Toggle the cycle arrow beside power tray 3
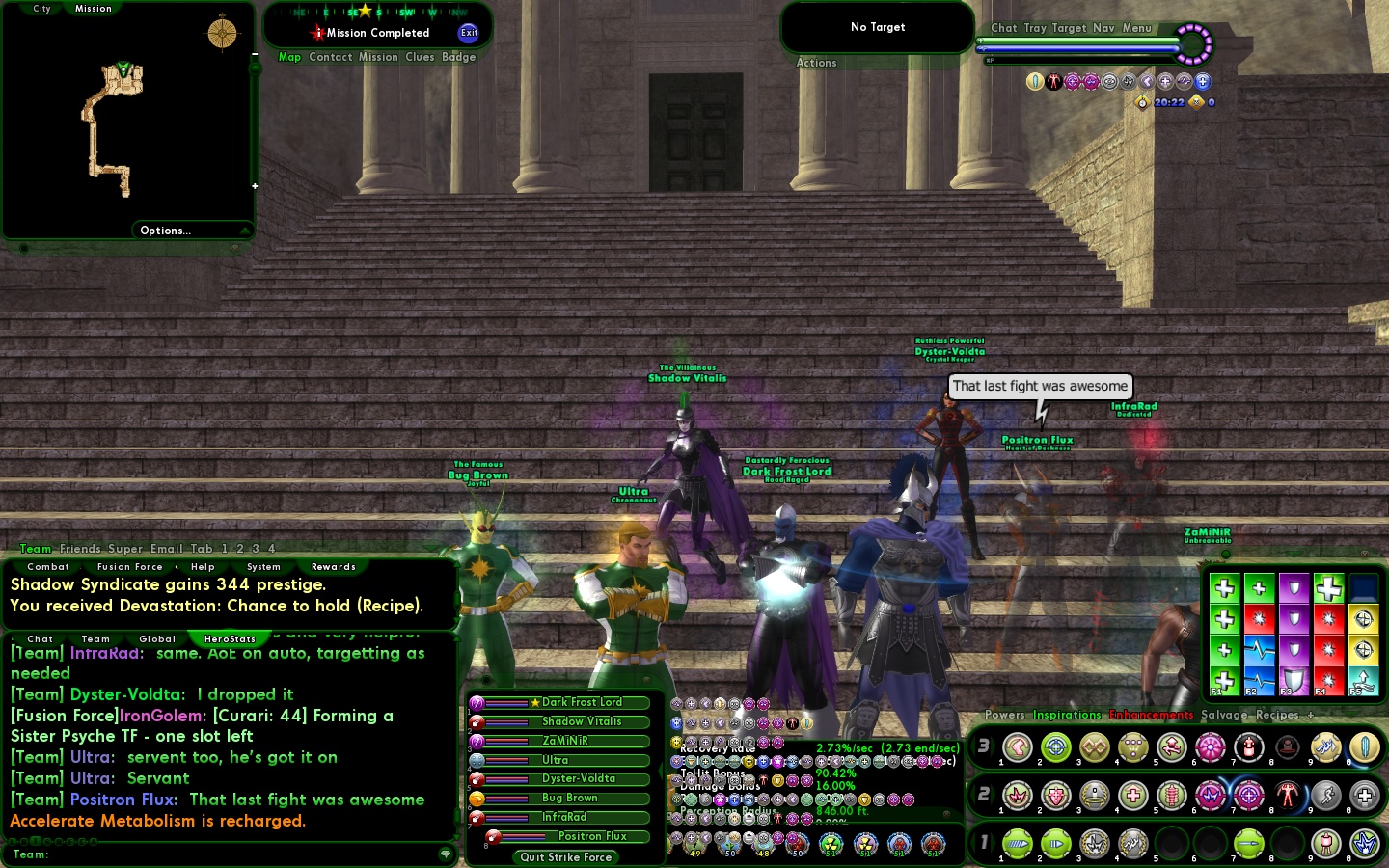This screenshot has width=1389, height=868. tap(991, 747)
